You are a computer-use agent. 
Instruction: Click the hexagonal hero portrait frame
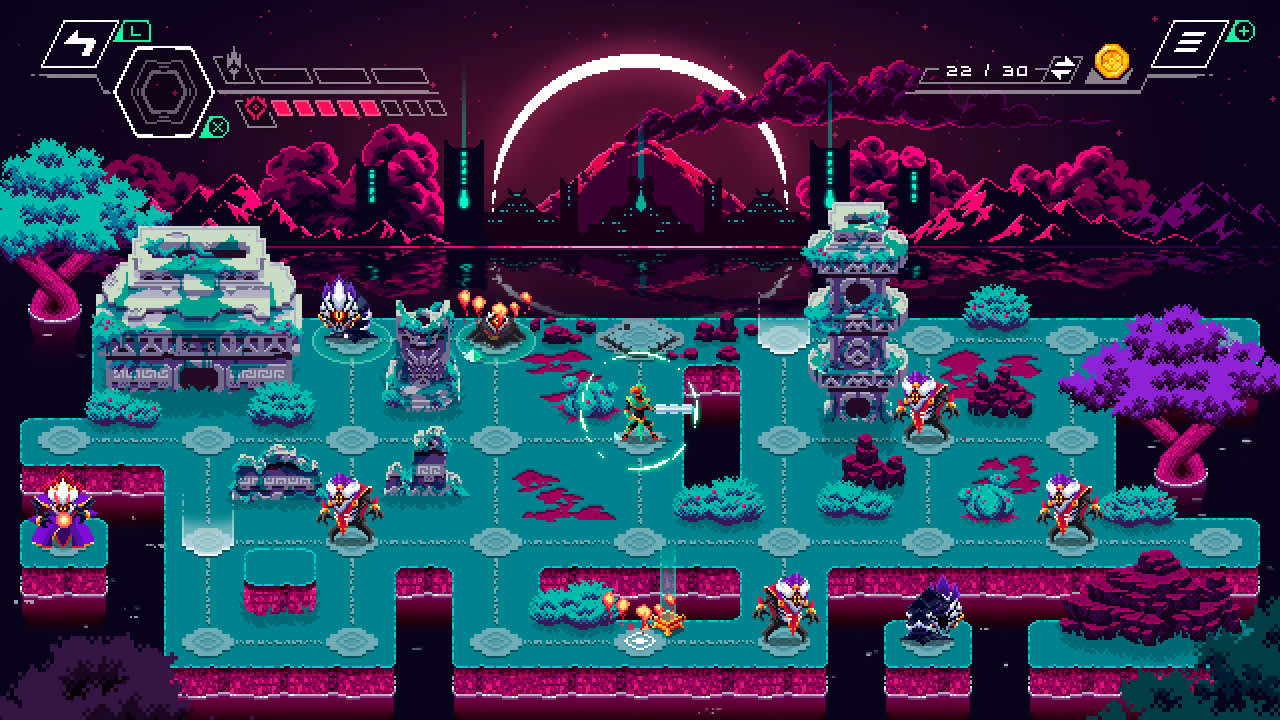click(166, 92)
